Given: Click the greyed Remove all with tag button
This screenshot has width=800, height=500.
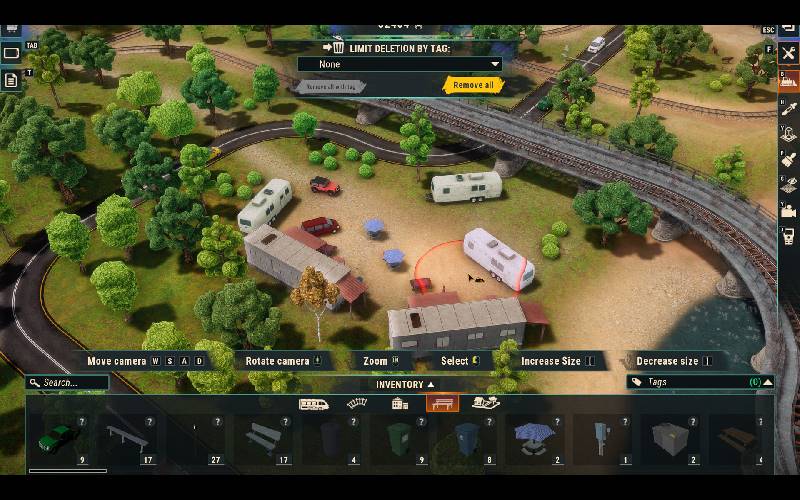Looking at the screenshot, I should point(330,87).
